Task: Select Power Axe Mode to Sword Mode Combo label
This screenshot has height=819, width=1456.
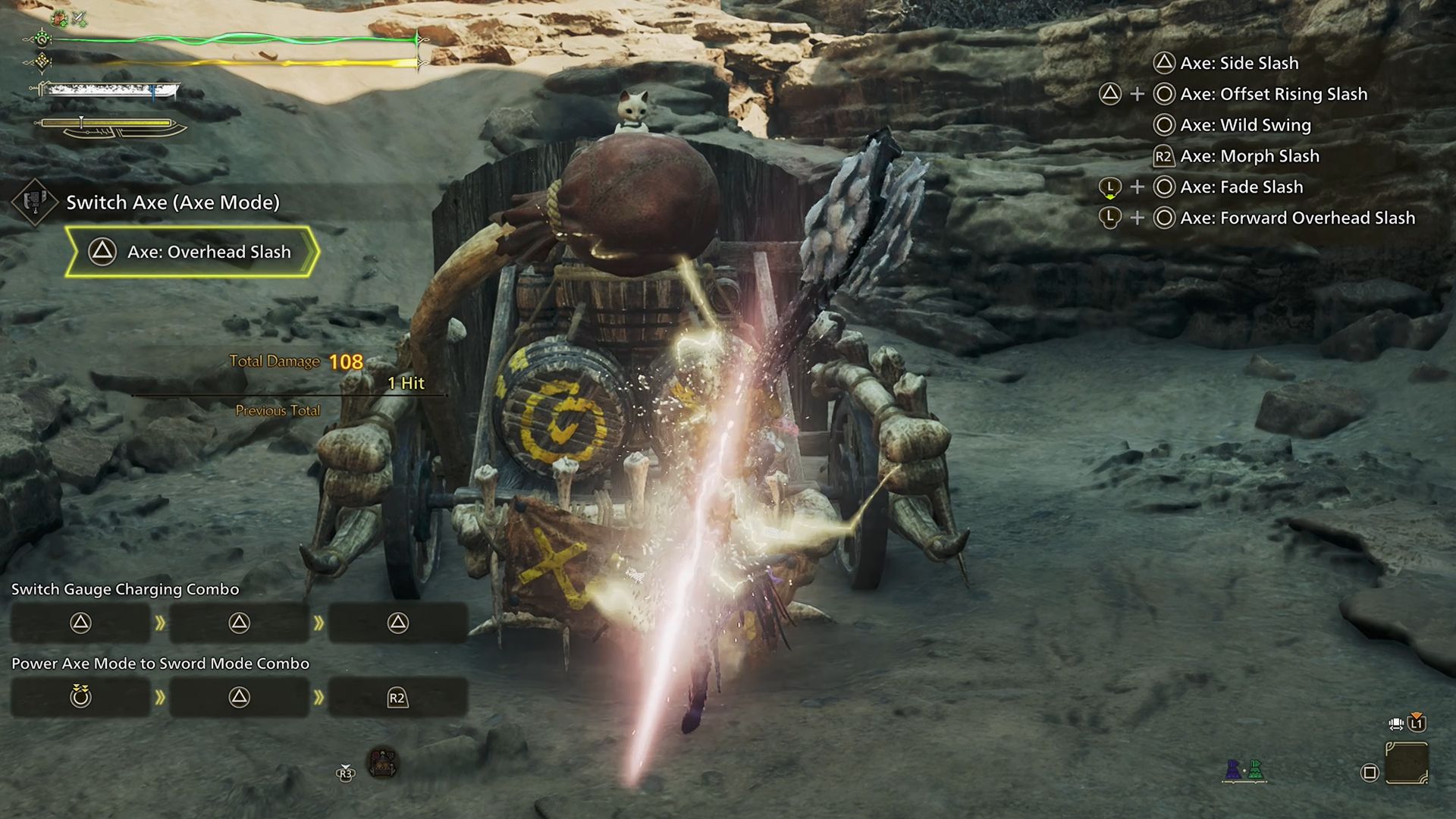Action: pyautogui.click(x=160, y=664)
